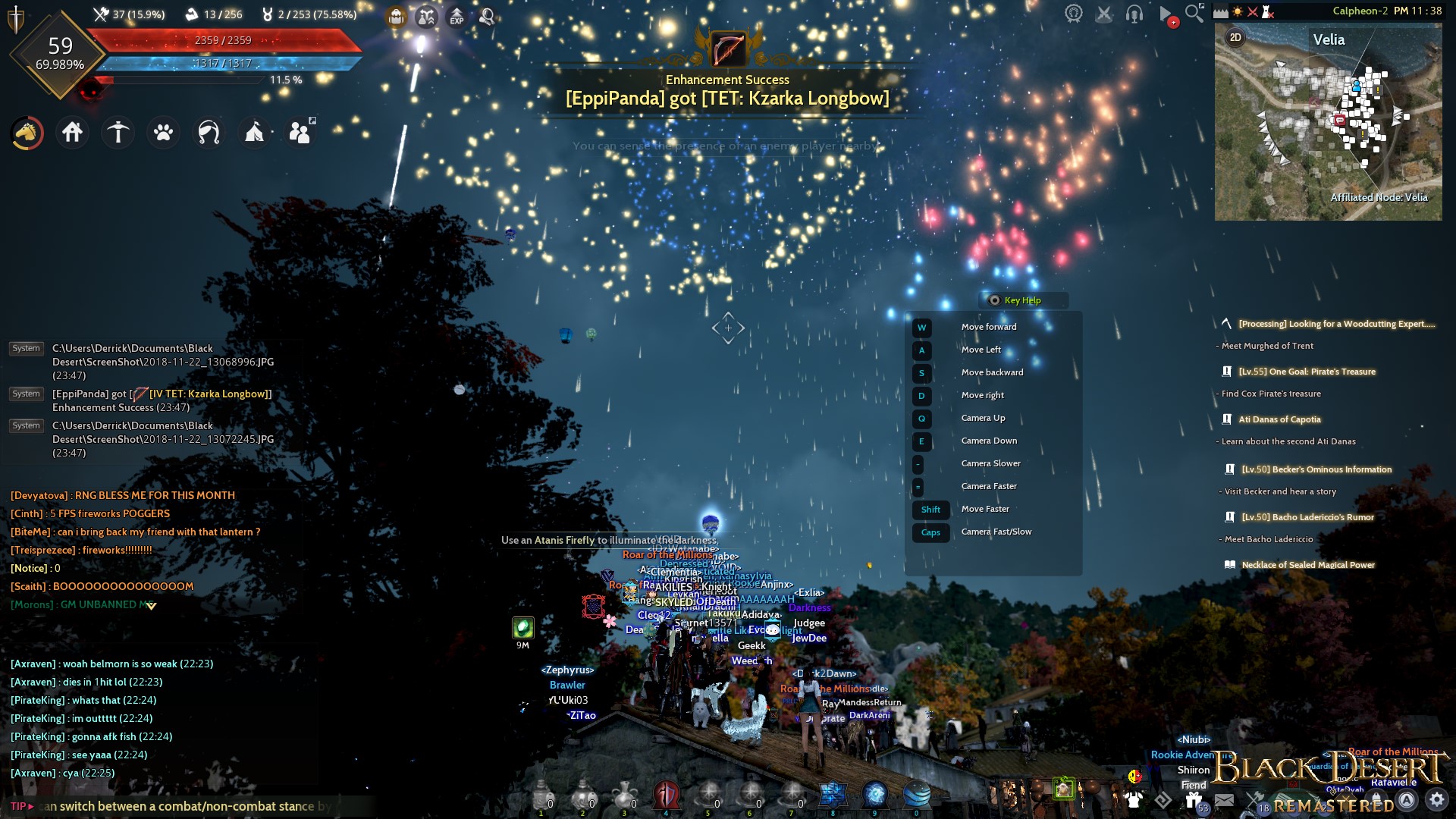Open the pet menu paw icon

tap(163, 133)
